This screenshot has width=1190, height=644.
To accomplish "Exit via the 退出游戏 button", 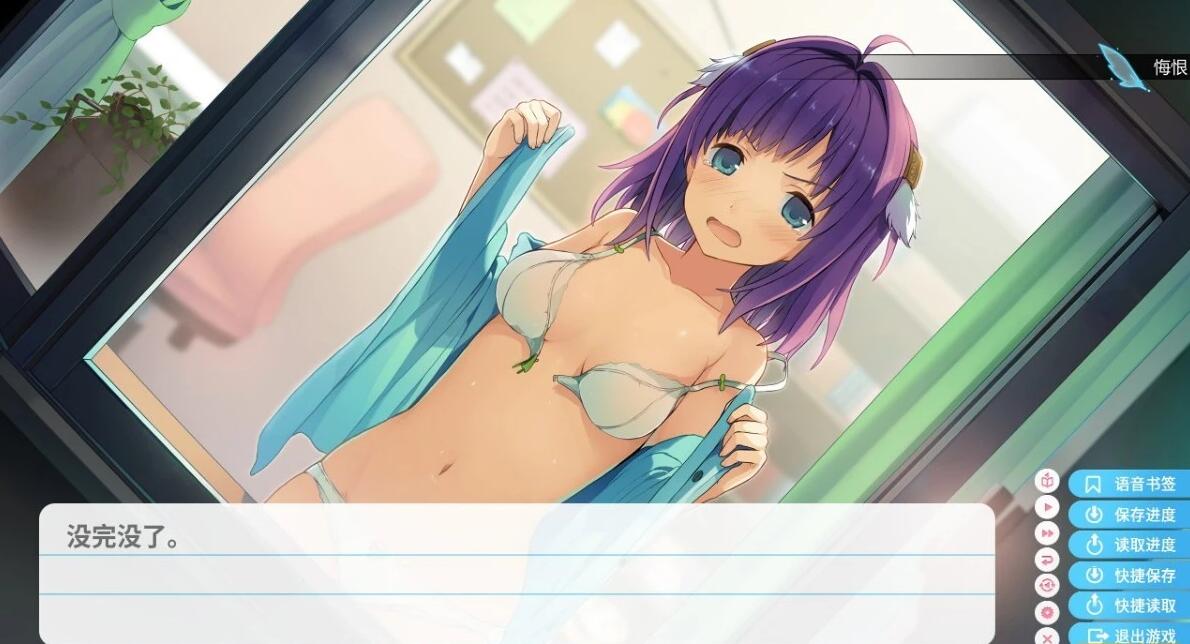I will 1129,635.
